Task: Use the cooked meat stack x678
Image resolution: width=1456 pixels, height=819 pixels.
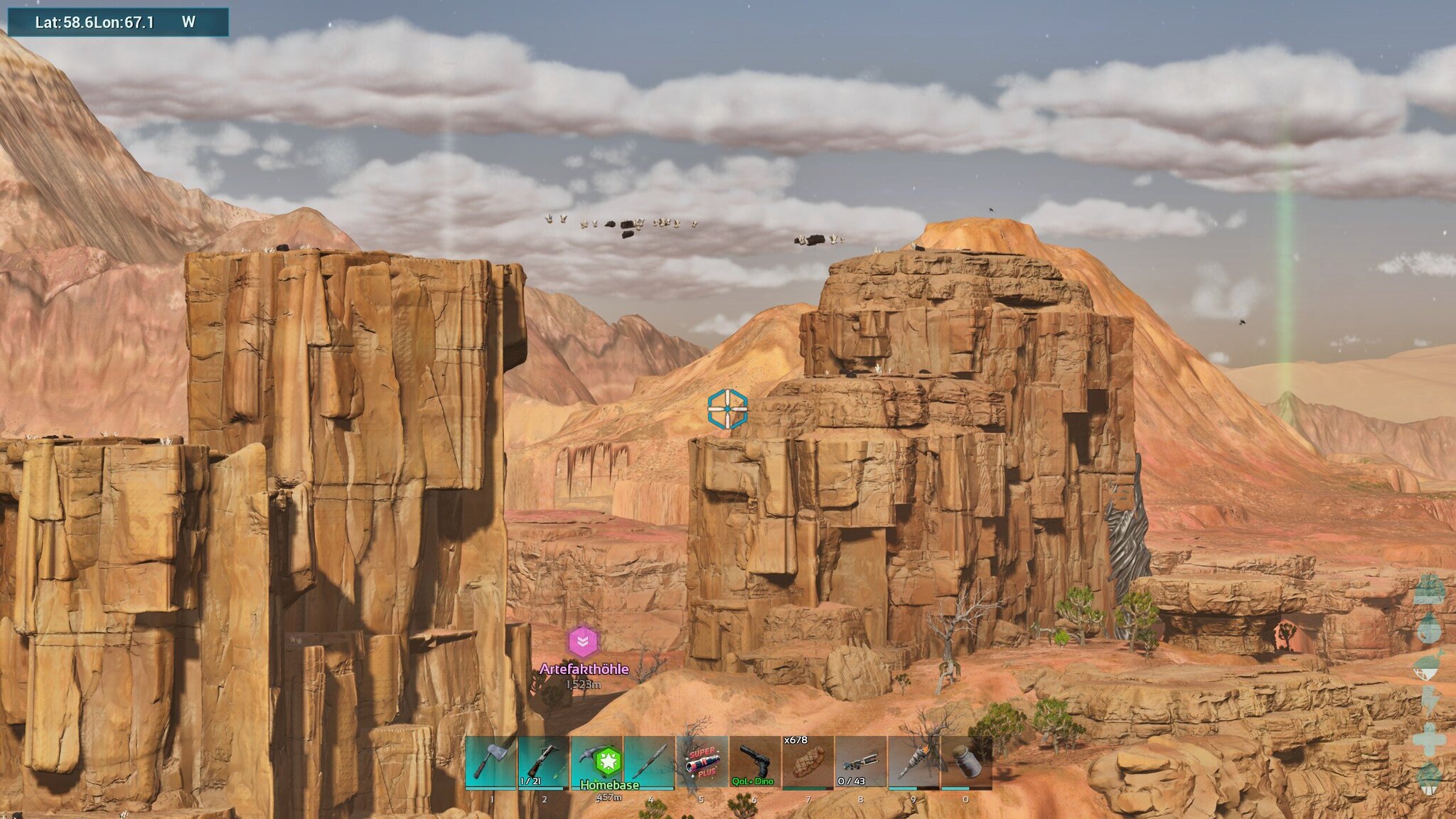Action: point(808,762)
